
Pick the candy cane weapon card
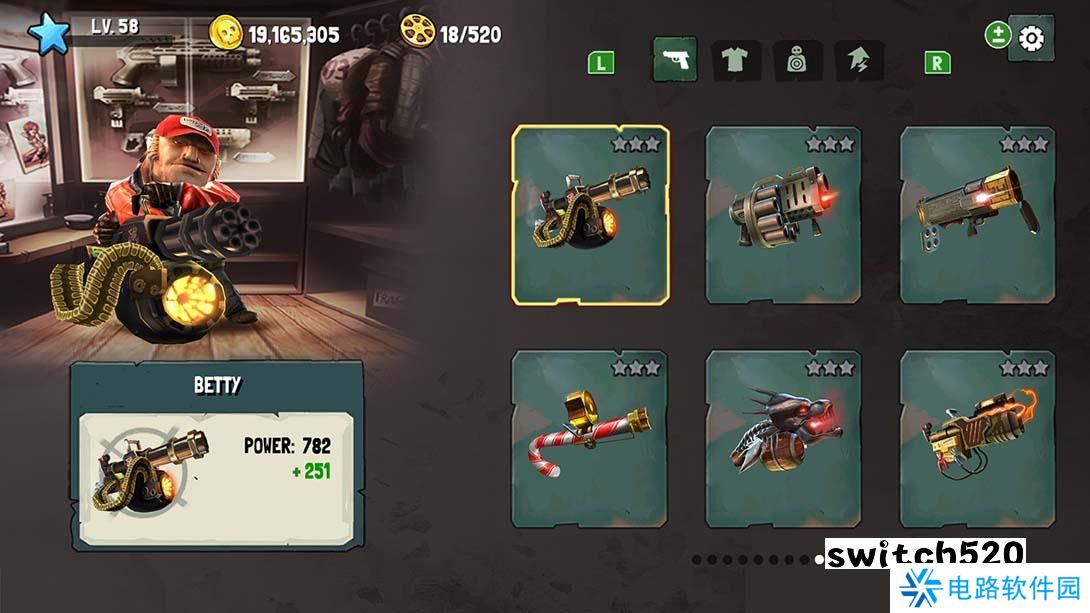589,439
